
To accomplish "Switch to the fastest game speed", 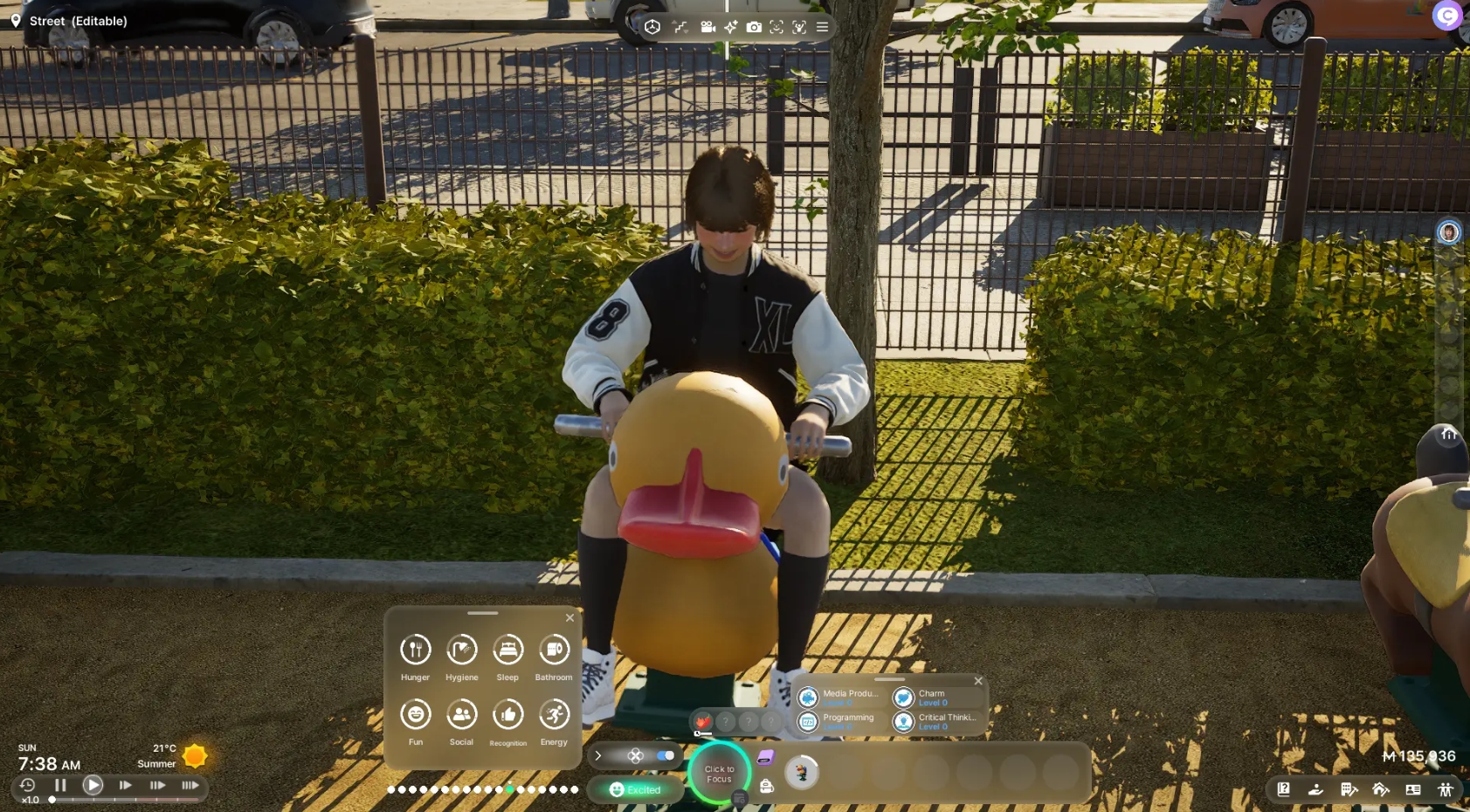I will (190, 785).
